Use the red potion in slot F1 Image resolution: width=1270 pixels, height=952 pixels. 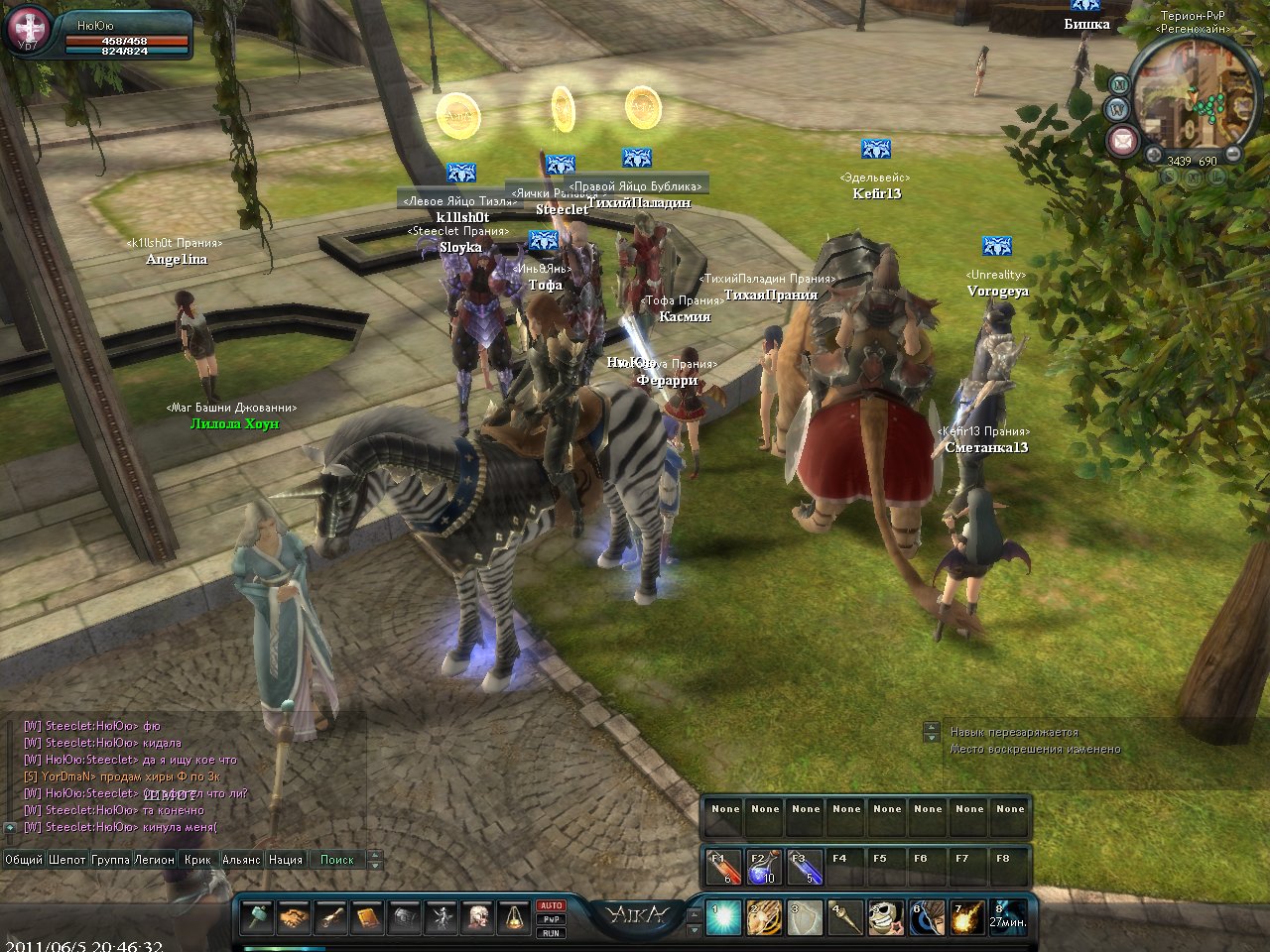[722, 867]
